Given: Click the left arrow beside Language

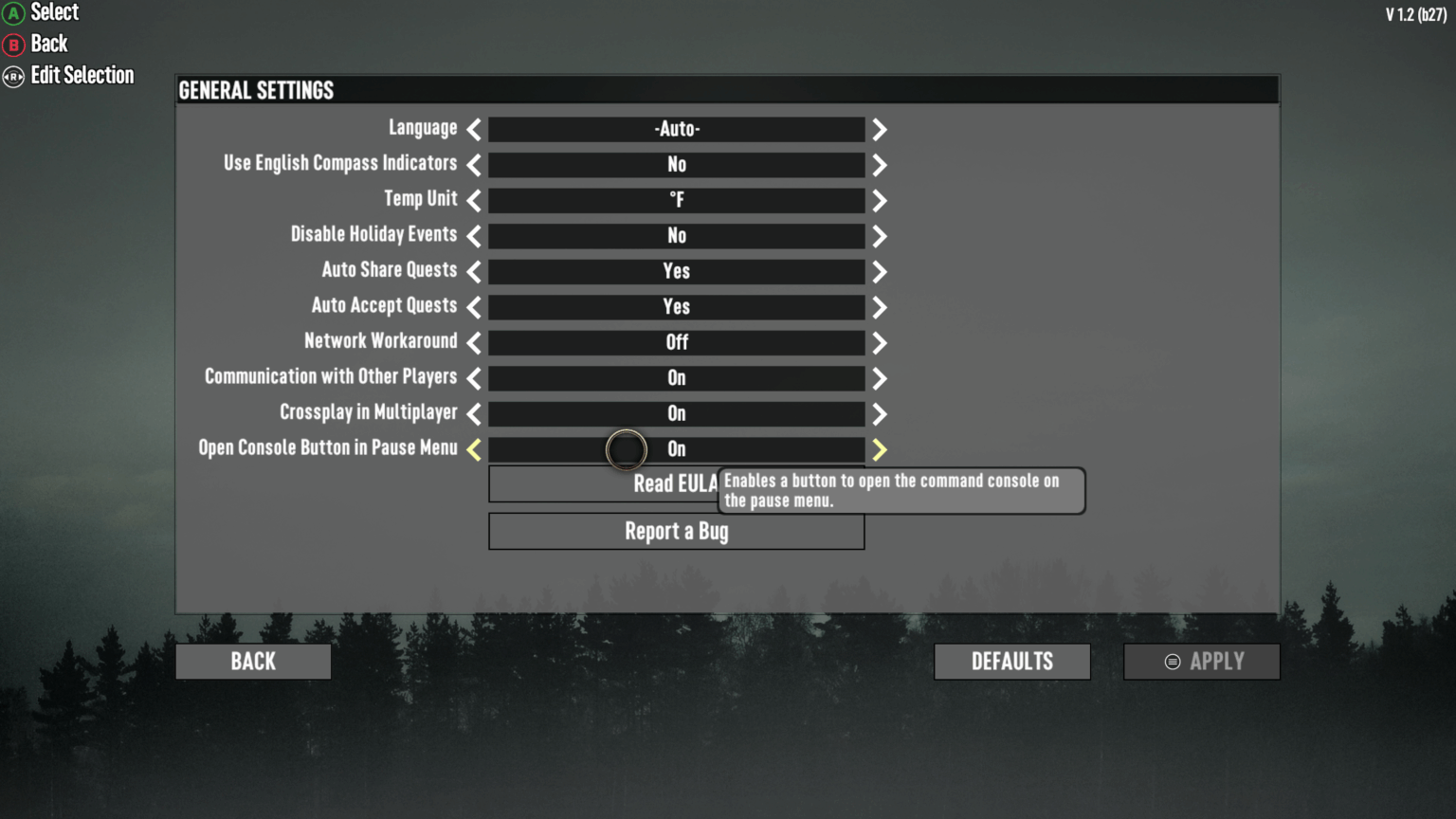Looking at the screenshot, I should 472,129.
